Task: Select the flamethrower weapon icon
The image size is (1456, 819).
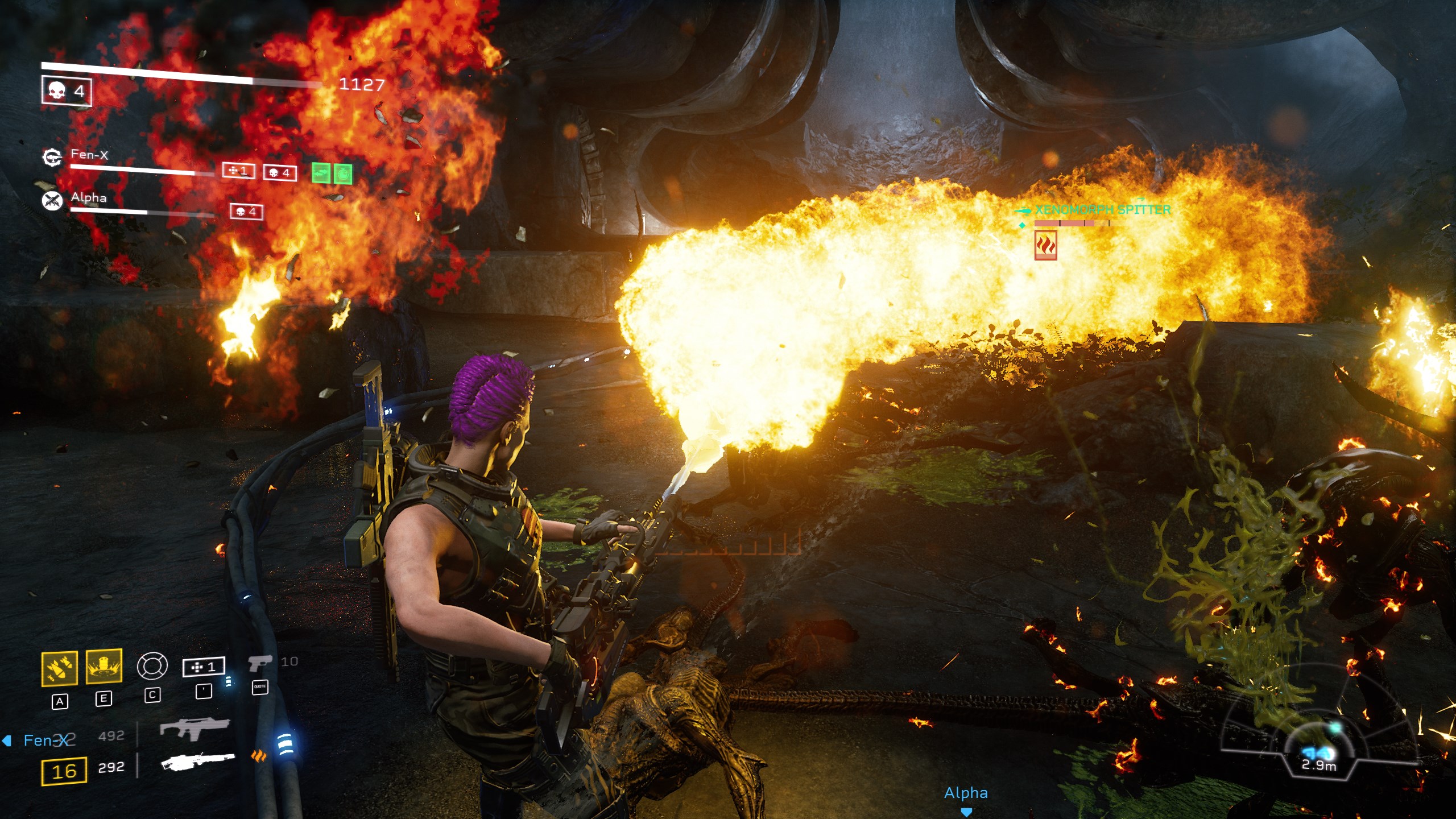Action: tap(197, 761)
